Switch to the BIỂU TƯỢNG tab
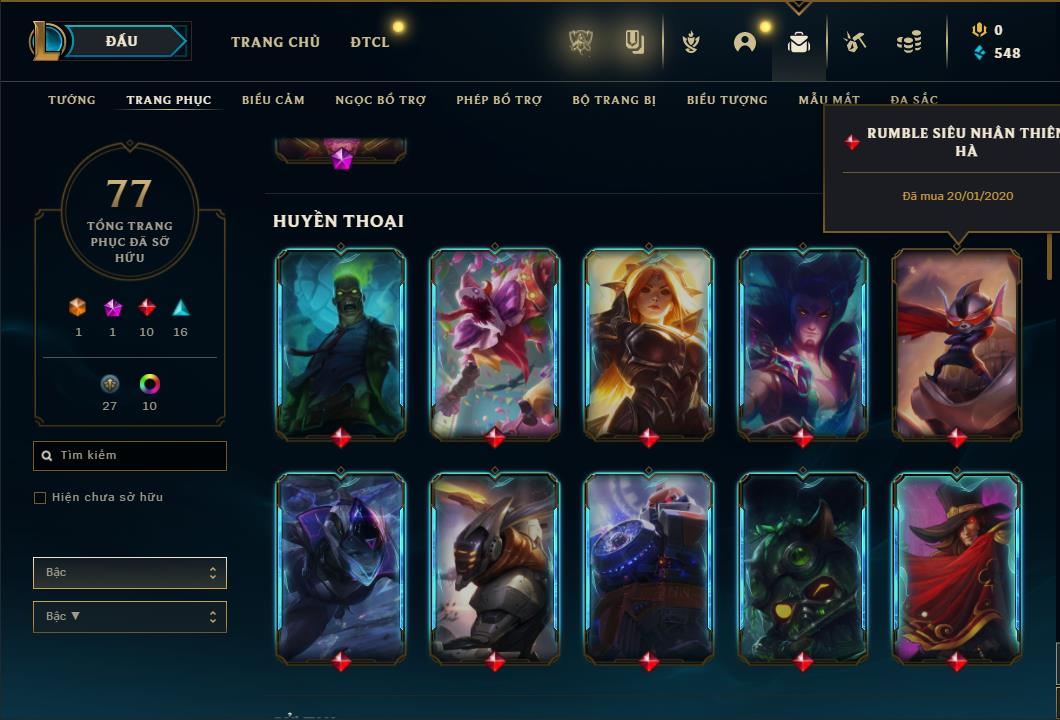Viewport: 1060px width, 720px height. 727,100
